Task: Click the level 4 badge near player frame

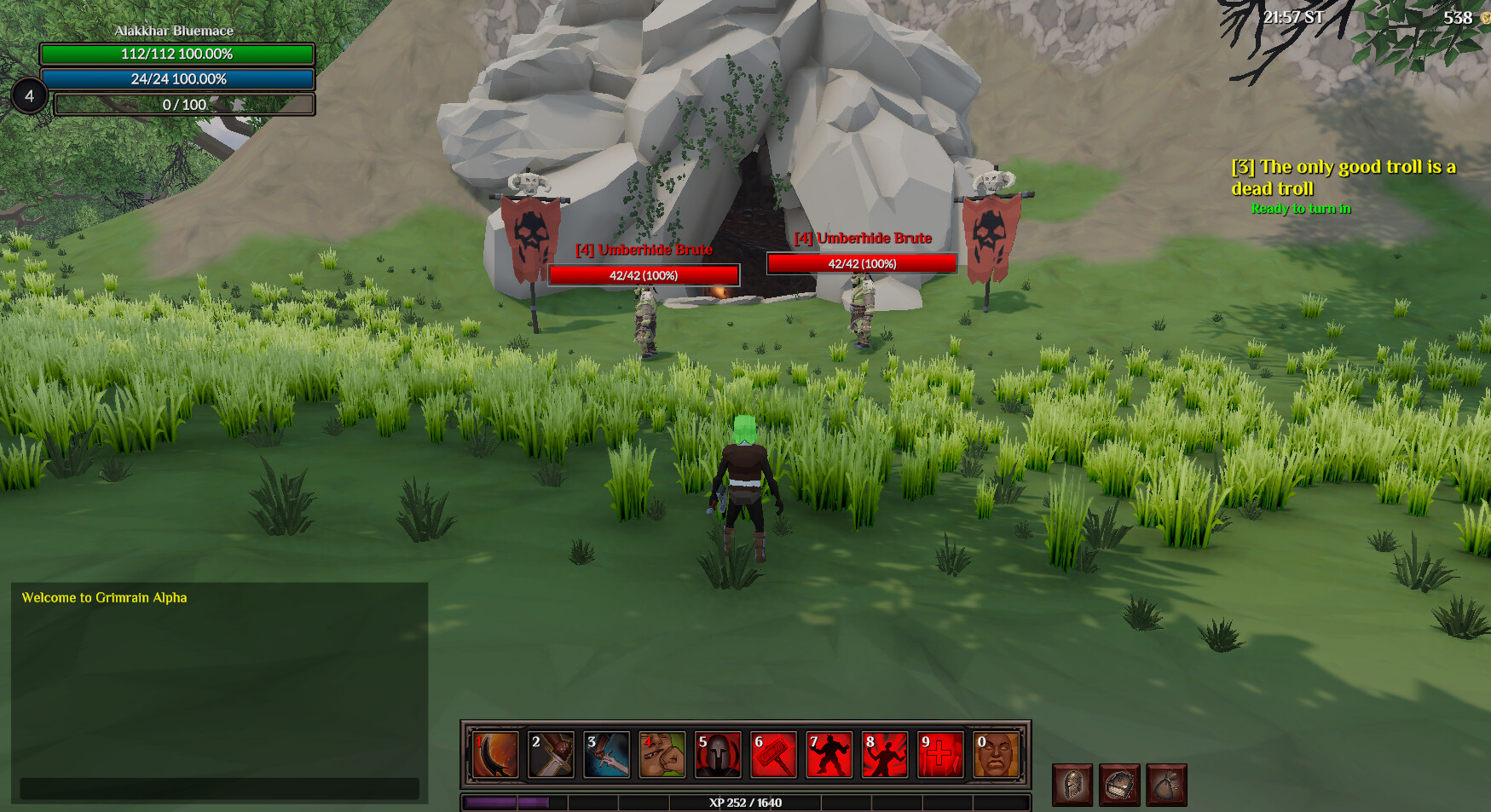Action: tap(30, 96)
